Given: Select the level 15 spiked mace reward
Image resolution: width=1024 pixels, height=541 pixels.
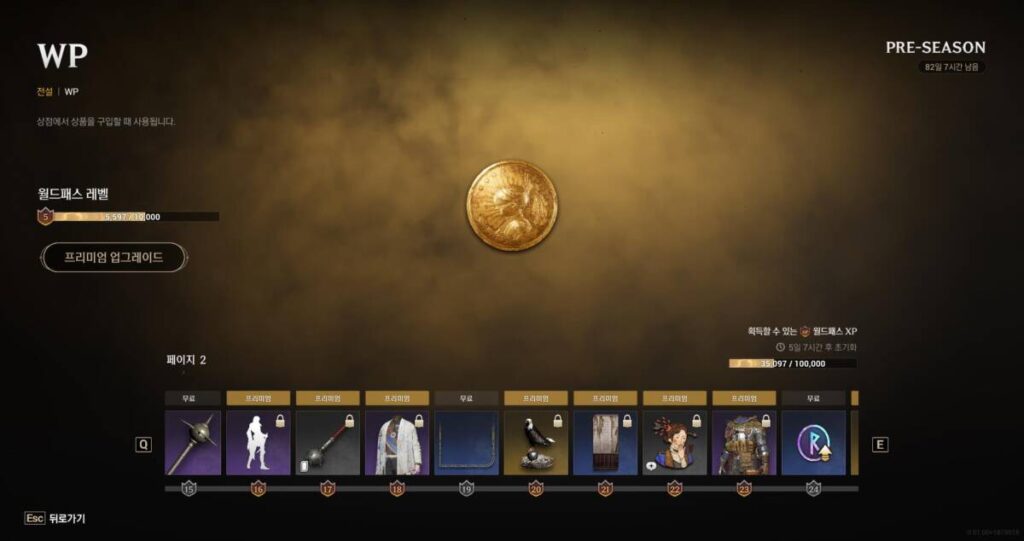Looking at the screenshot, I should 192,443.
